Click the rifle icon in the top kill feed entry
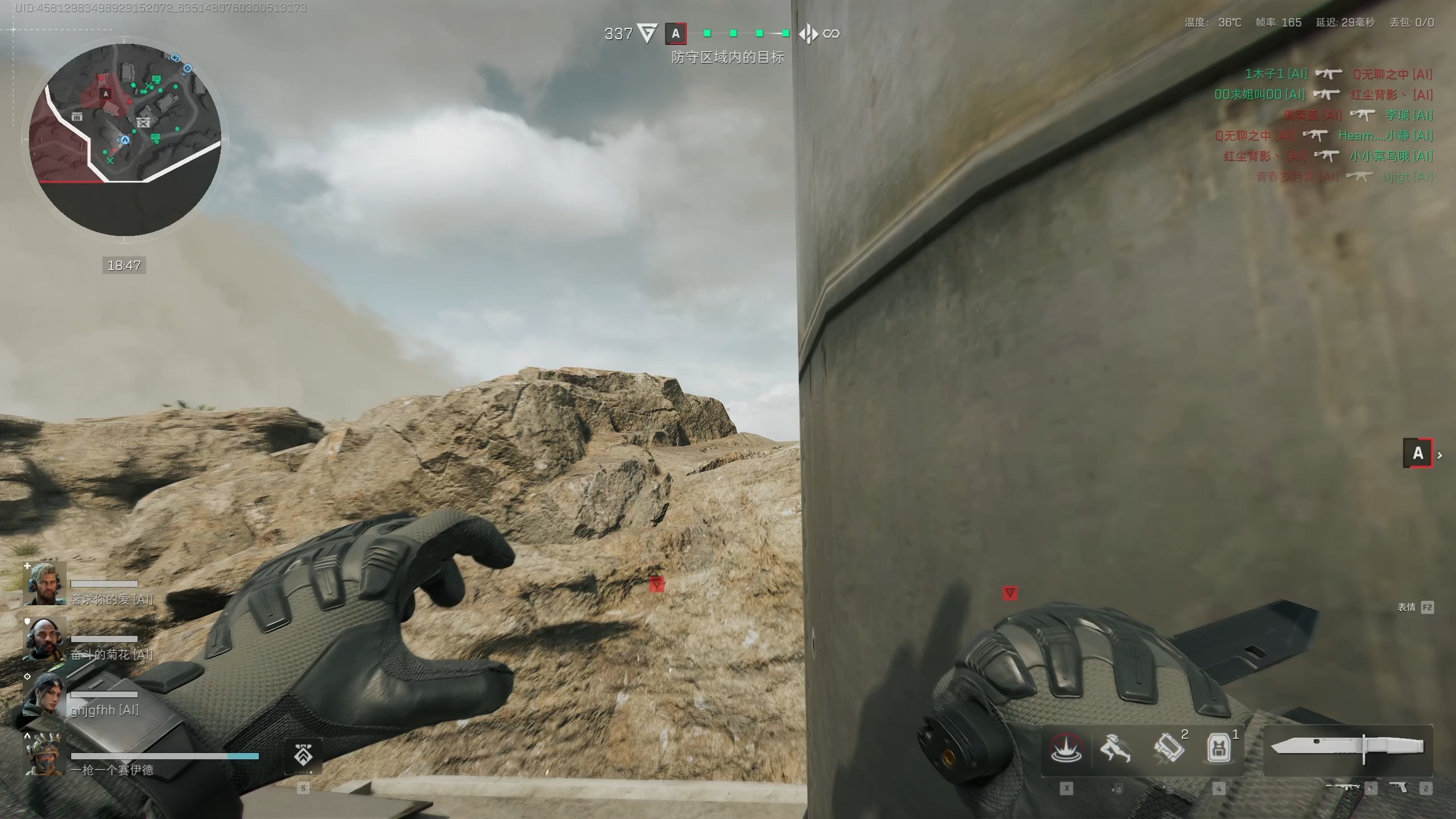 point(1328,74)
